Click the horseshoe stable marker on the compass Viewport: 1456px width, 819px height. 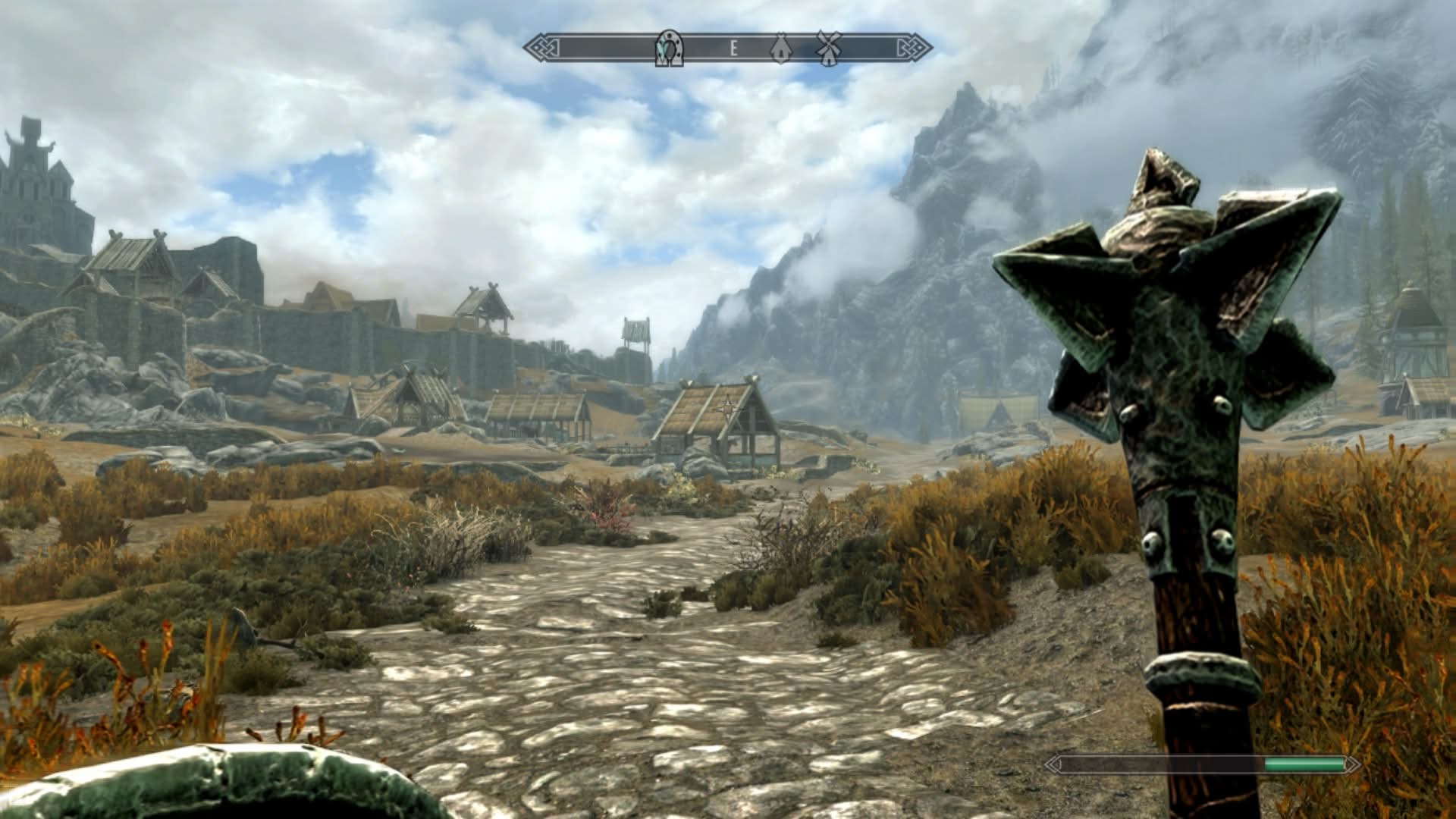pyautogui.click(x=669, y=48)
